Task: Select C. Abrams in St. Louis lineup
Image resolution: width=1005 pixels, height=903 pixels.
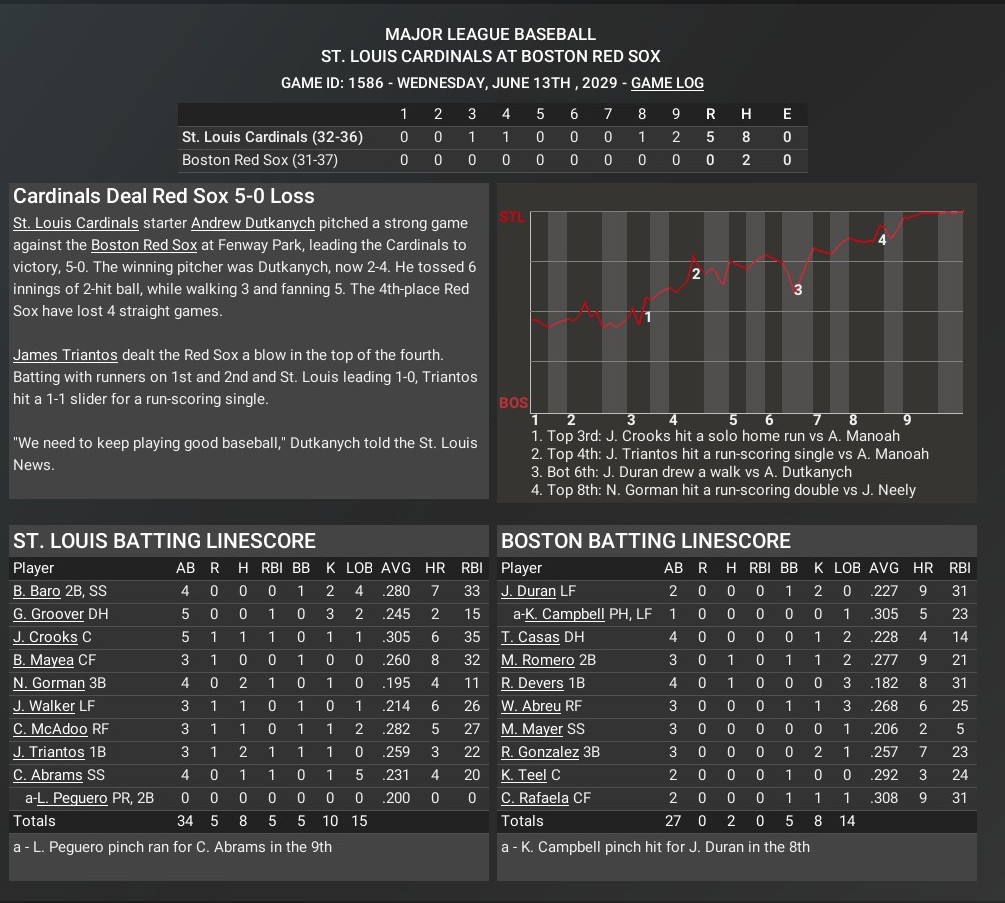Action: [x=46, y=775]
